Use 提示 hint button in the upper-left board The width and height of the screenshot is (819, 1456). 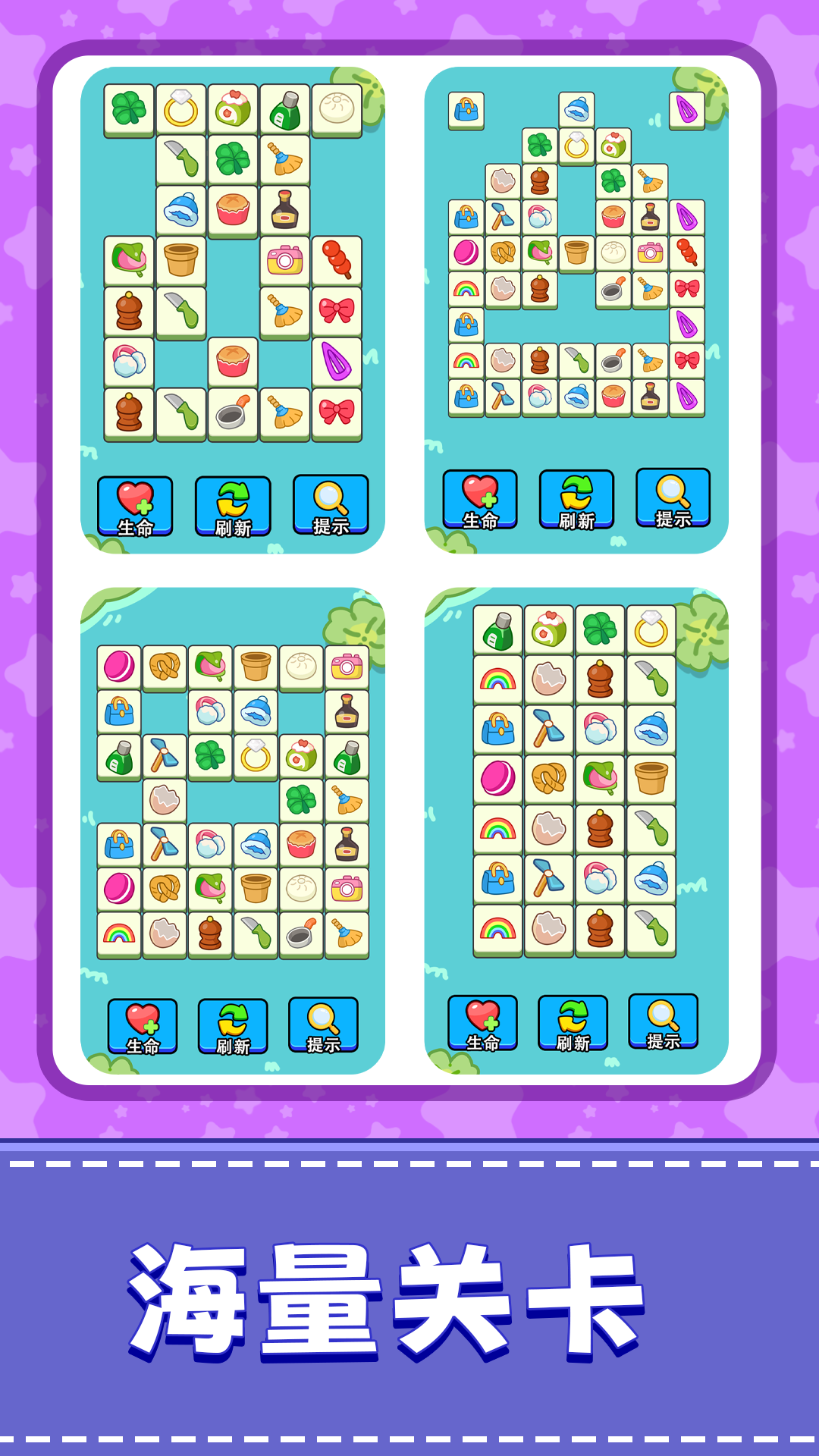point(331,505)
